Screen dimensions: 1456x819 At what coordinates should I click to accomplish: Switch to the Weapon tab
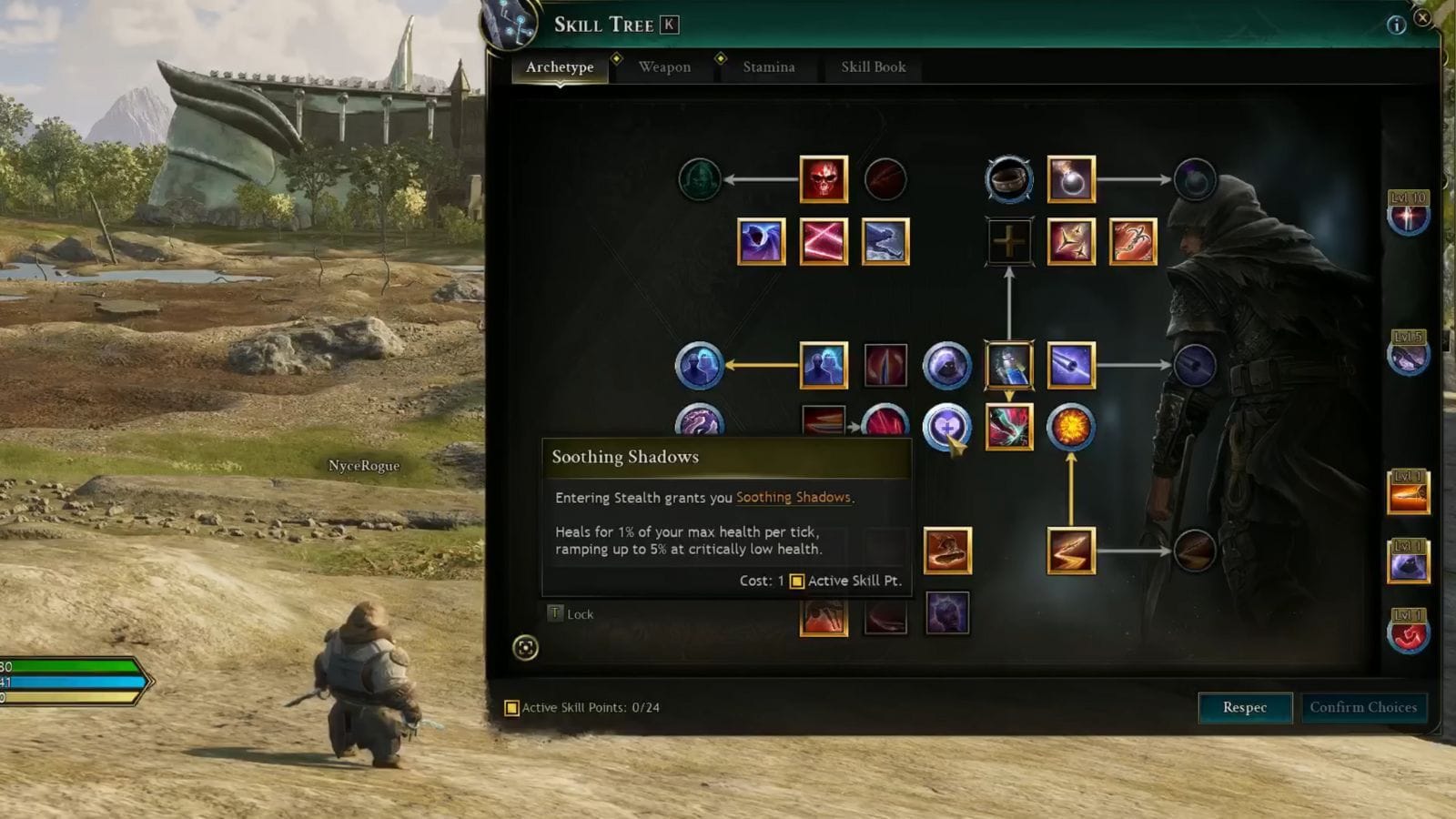(664, 66)
